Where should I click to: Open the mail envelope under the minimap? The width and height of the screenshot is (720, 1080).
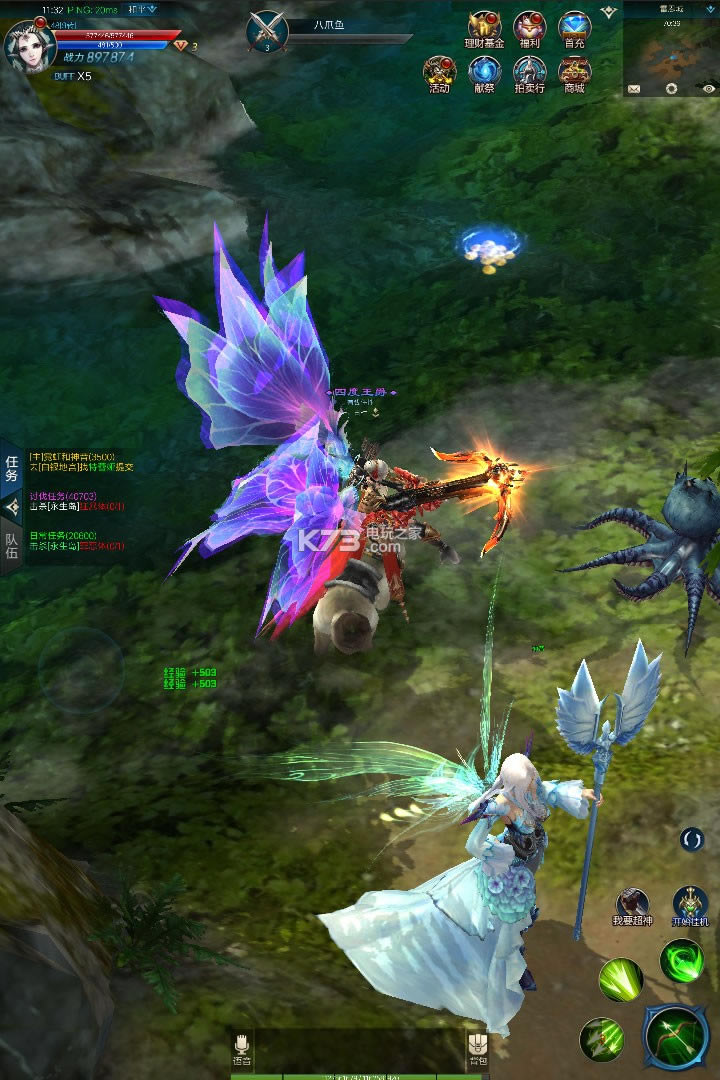tap(634, 89)
